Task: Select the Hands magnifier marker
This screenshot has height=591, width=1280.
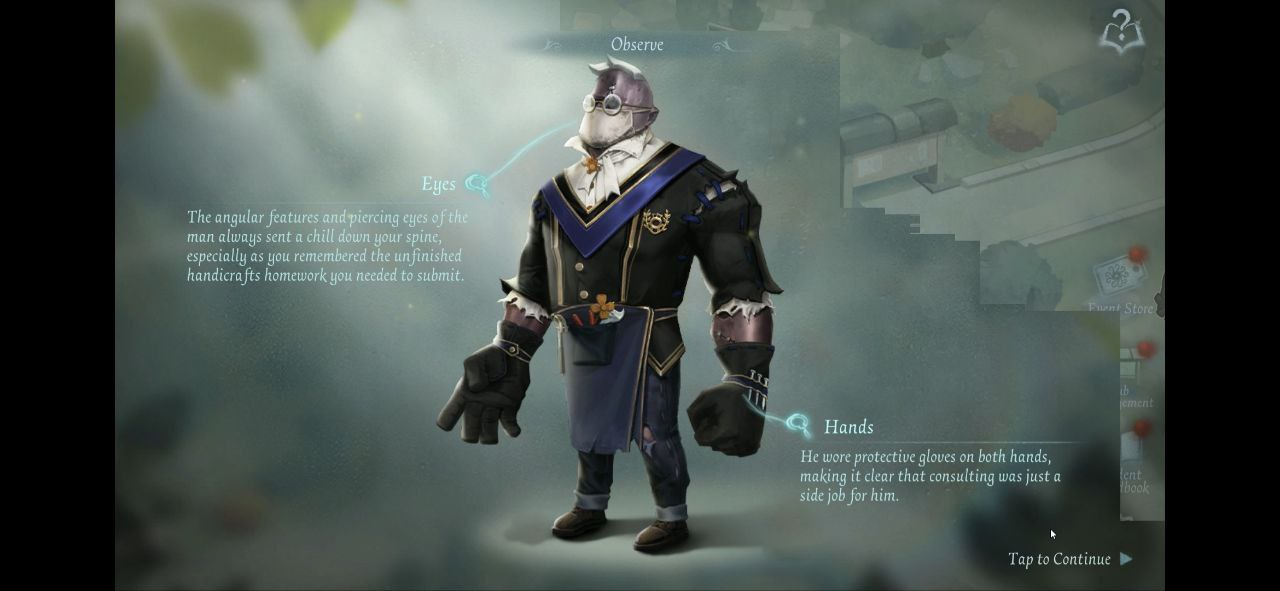Action: point(797,425)
